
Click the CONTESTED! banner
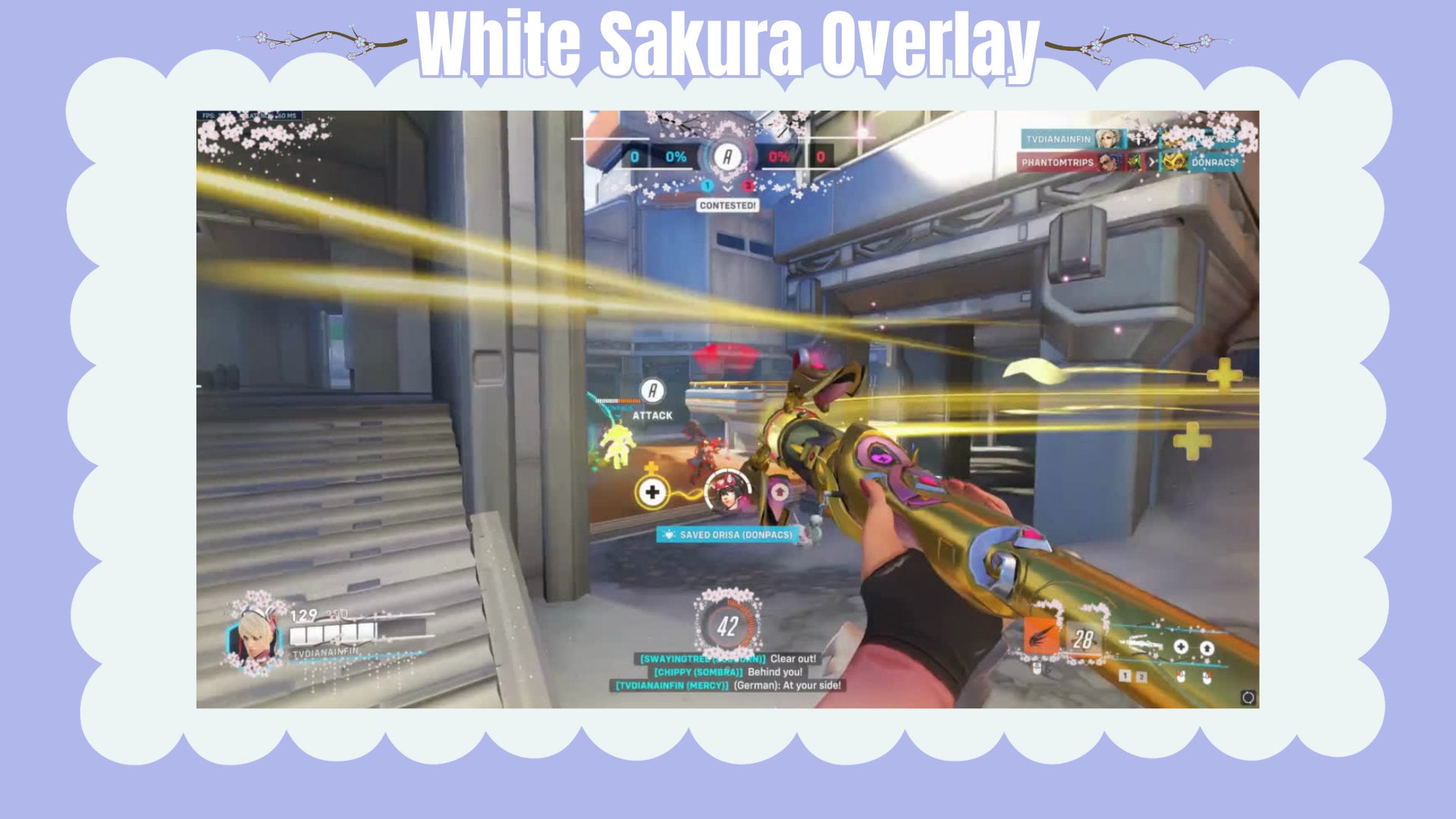728,205
